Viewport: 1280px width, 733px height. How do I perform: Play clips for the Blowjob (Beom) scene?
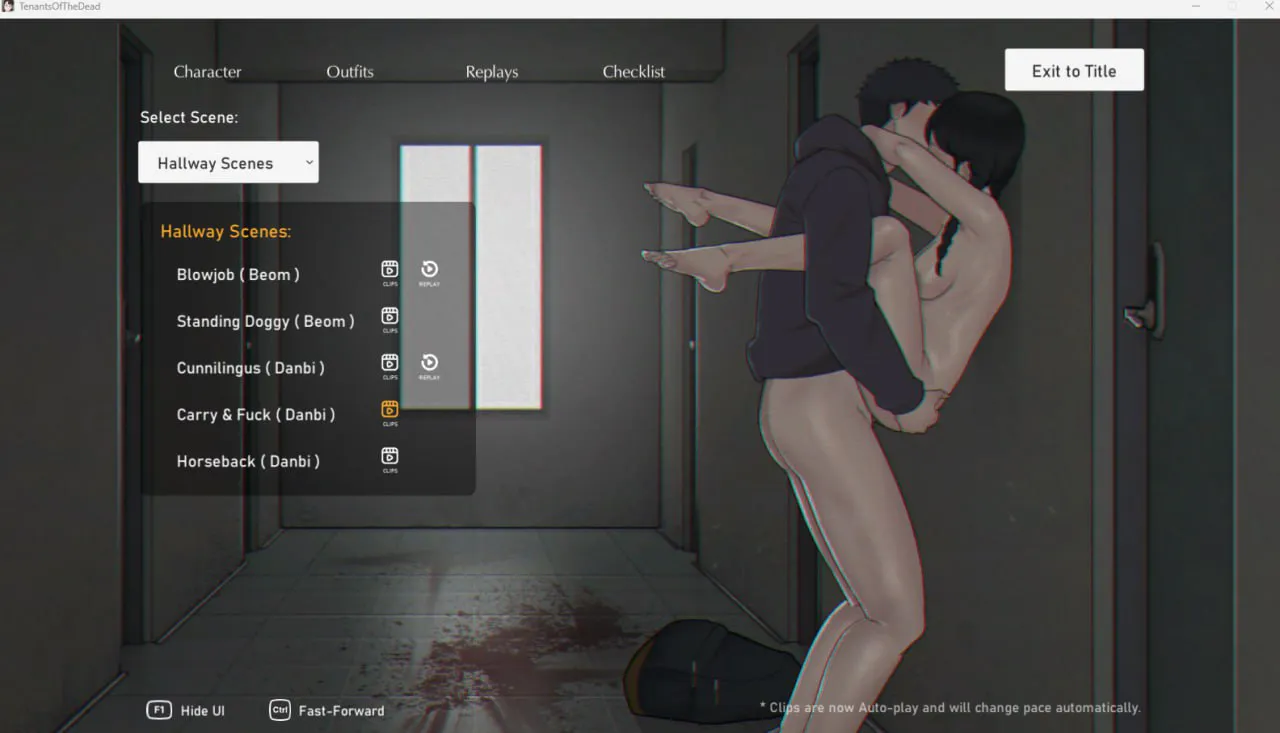point(390,270)
